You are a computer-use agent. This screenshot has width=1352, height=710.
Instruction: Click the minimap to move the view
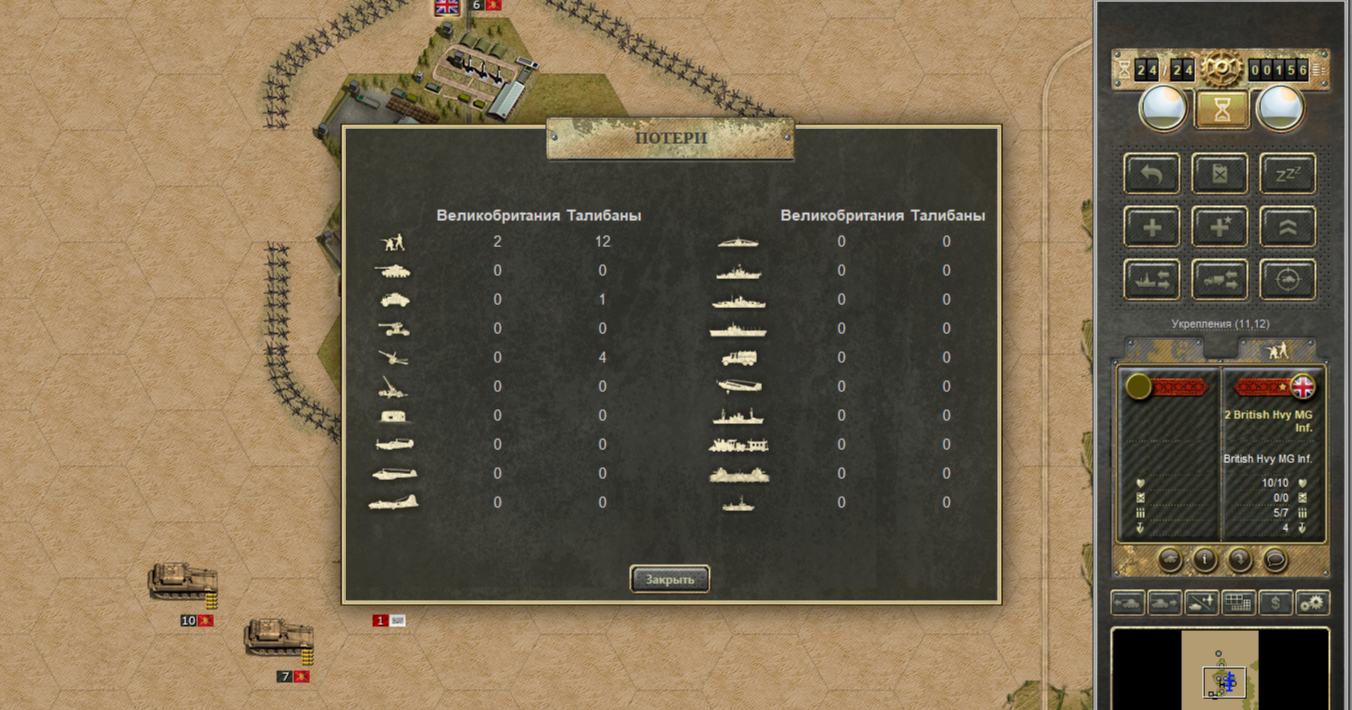pos(1220,668)
